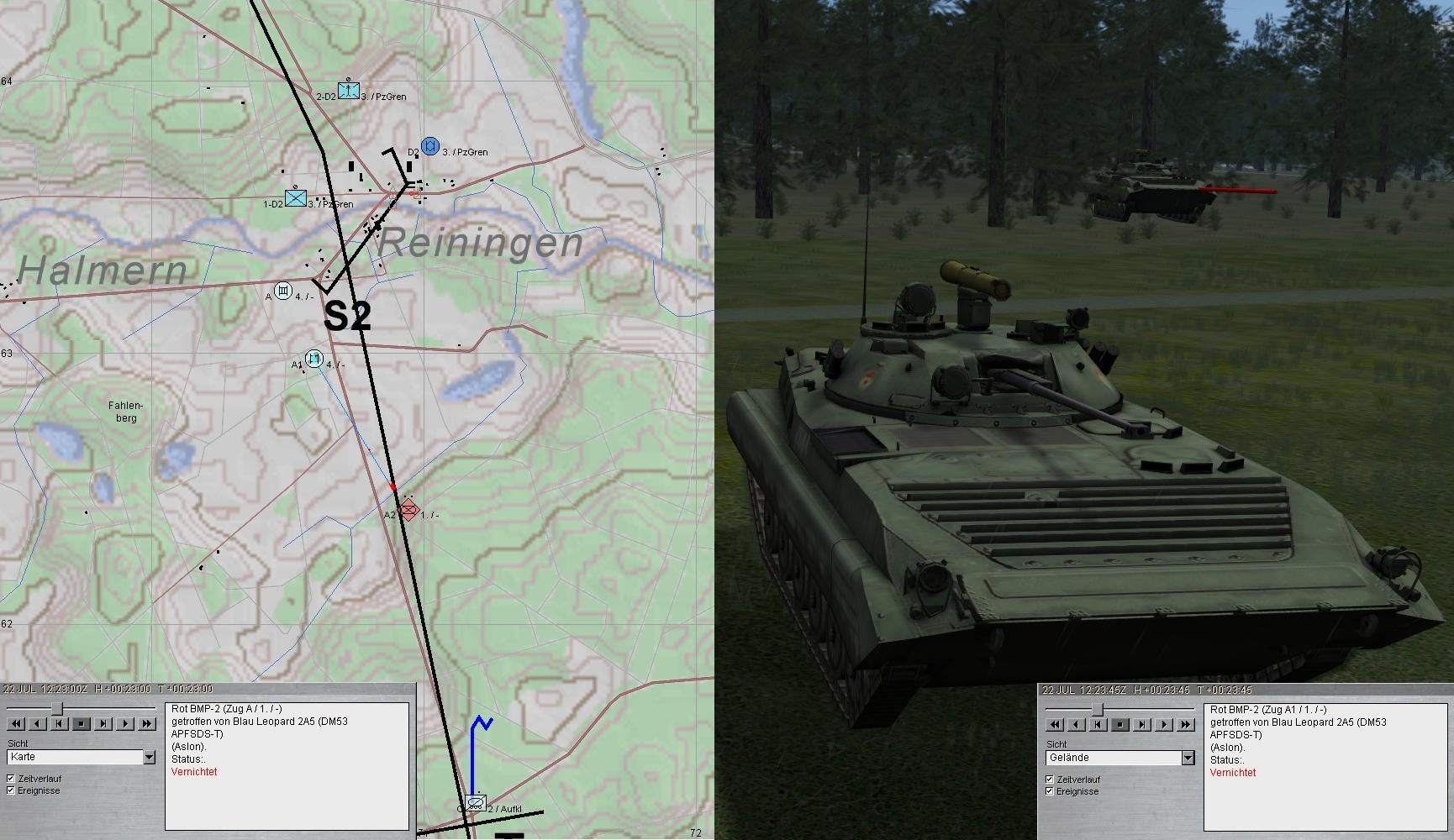The image size is (1454, 840).
Task: Play in reverse in the Gelände panel
Action: pos(1077,724)
